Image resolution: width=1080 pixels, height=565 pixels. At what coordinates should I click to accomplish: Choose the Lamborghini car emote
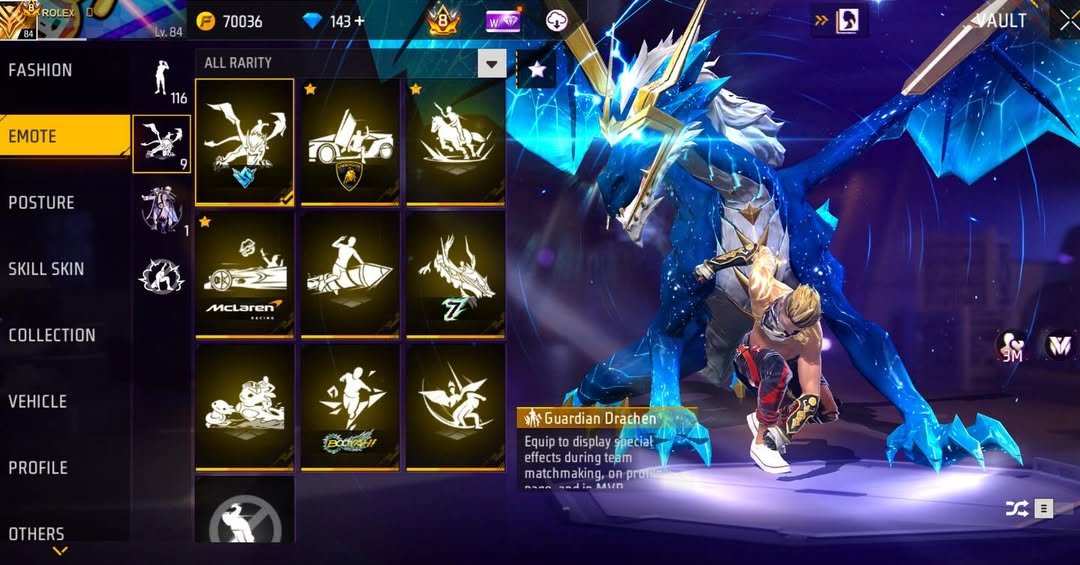coord(350,140)
